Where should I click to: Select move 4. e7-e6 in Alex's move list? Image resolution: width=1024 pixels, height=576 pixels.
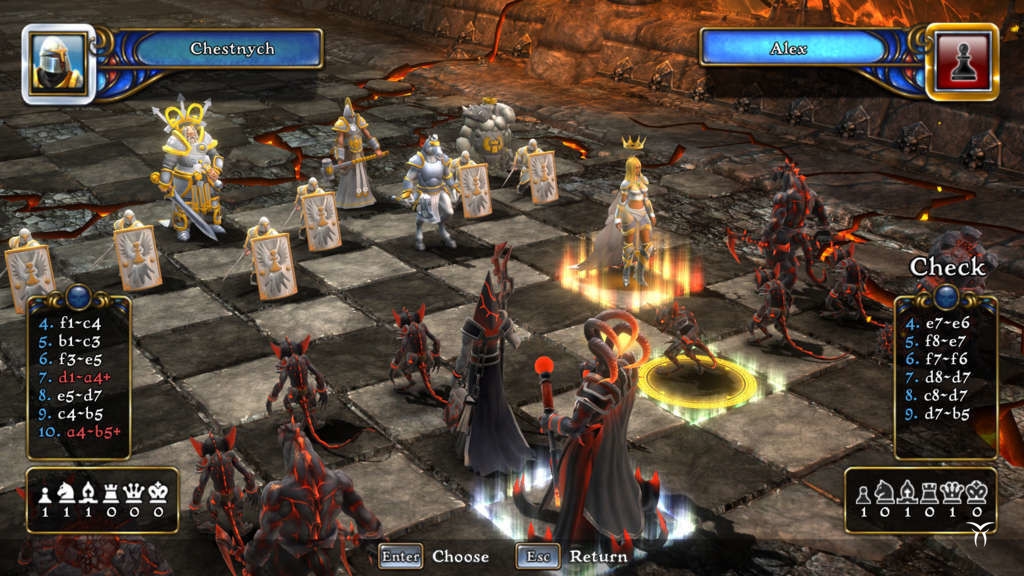[939, 324]
